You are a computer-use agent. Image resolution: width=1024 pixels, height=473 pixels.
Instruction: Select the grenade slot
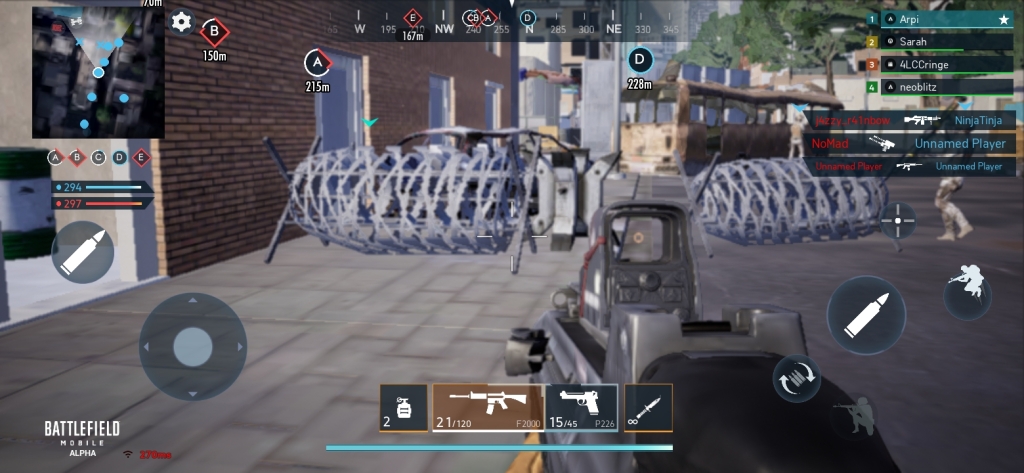[x=403, y=409]
